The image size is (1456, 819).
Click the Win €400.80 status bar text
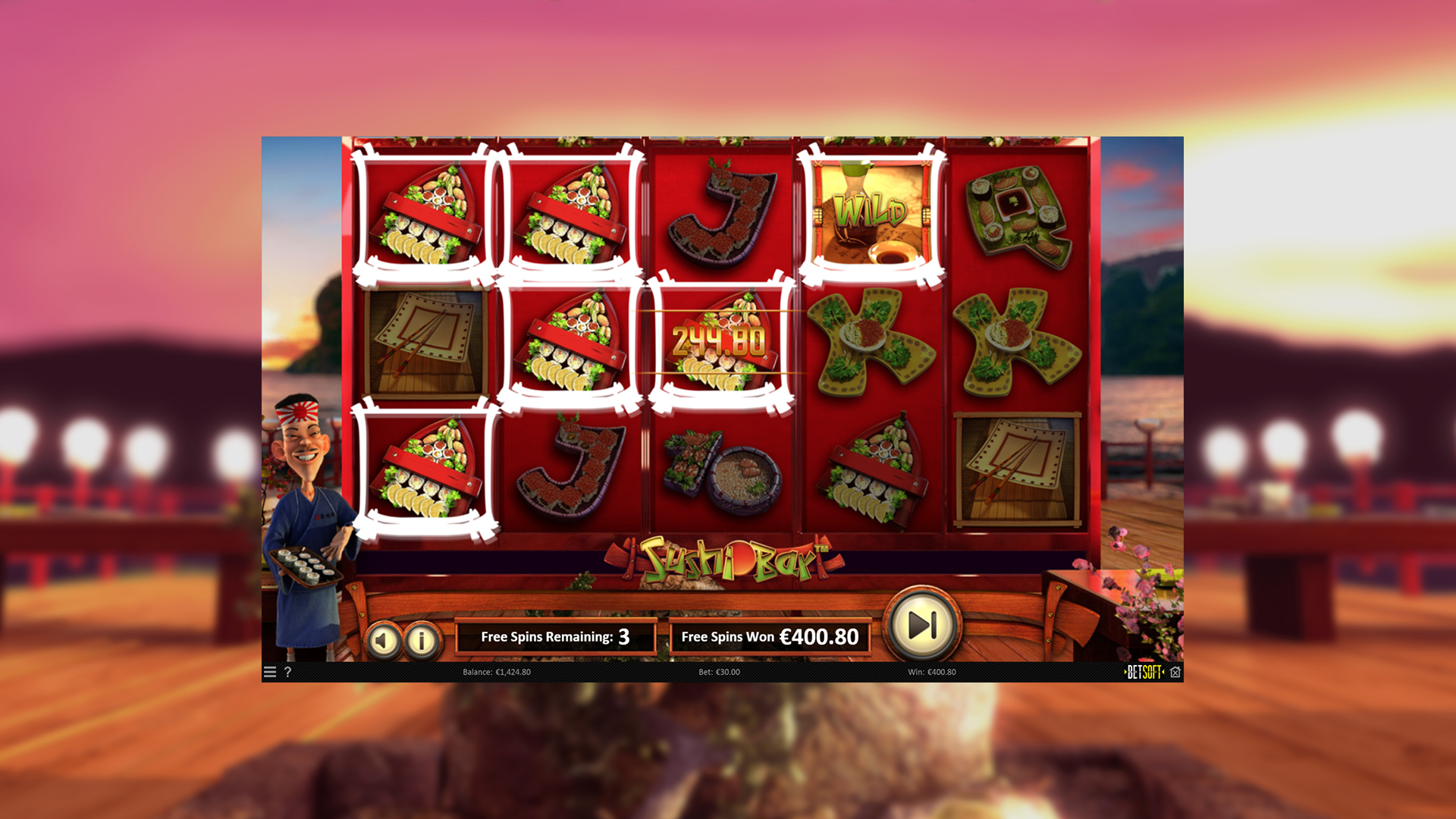click(932, 672)
